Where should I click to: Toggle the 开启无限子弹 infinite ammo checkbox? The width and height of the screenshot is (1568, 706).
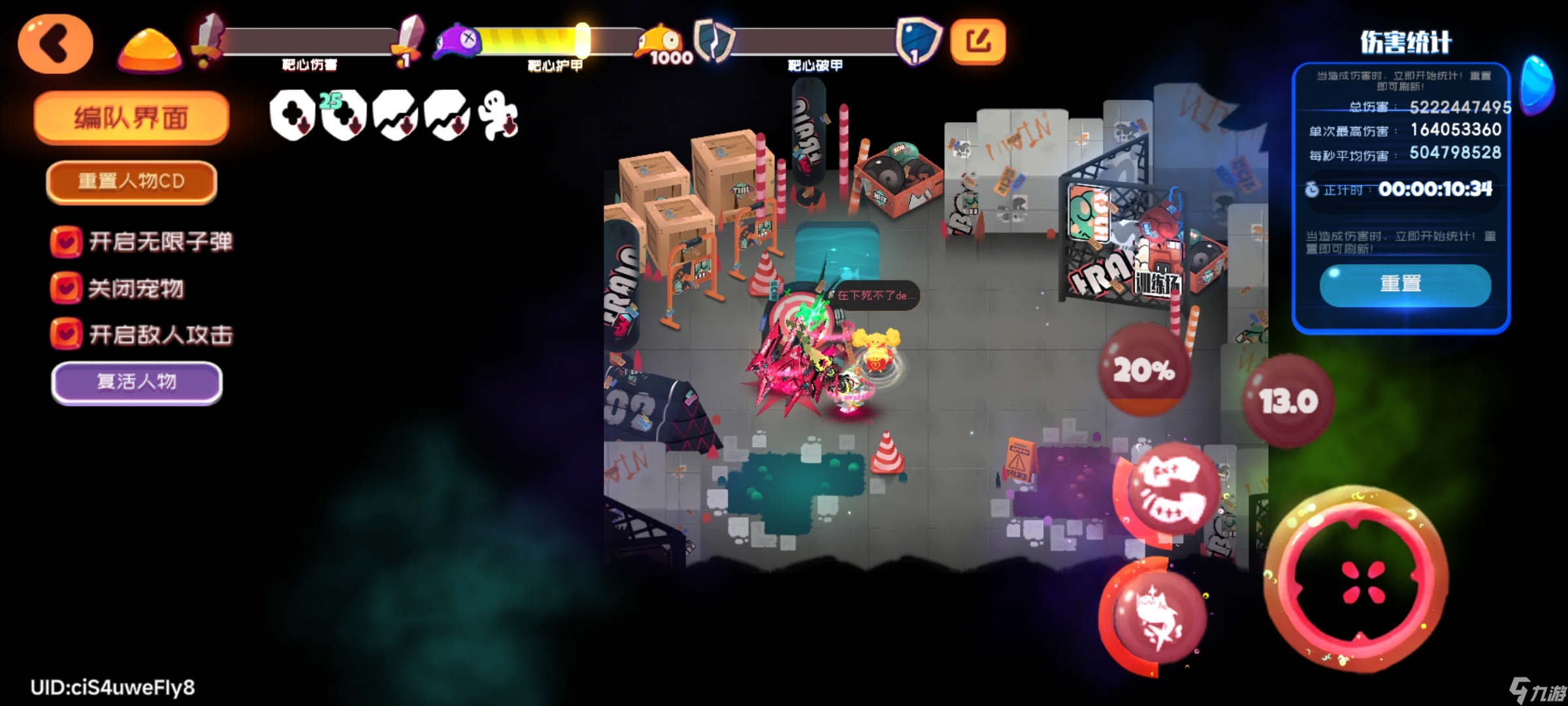(66, 241)
